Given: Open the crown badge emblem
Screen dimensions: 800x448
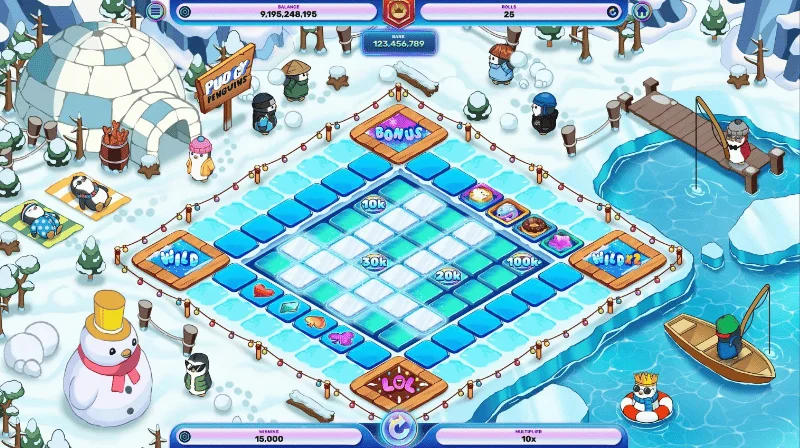Looking at the screenshot, I should click(x=399, y=13).
